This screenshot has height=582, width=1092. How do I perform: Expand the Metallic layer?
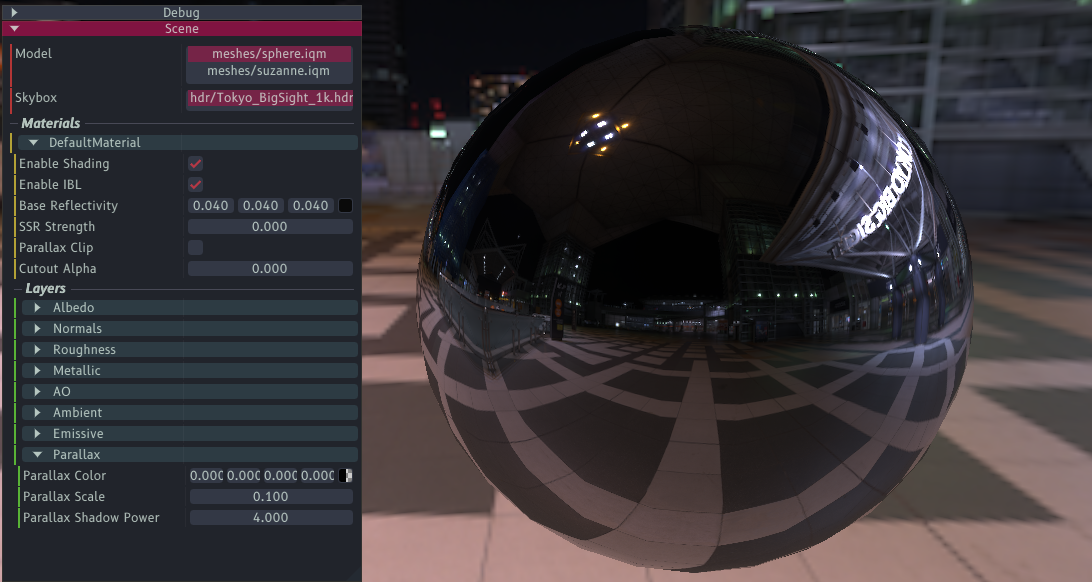(38, 371)
